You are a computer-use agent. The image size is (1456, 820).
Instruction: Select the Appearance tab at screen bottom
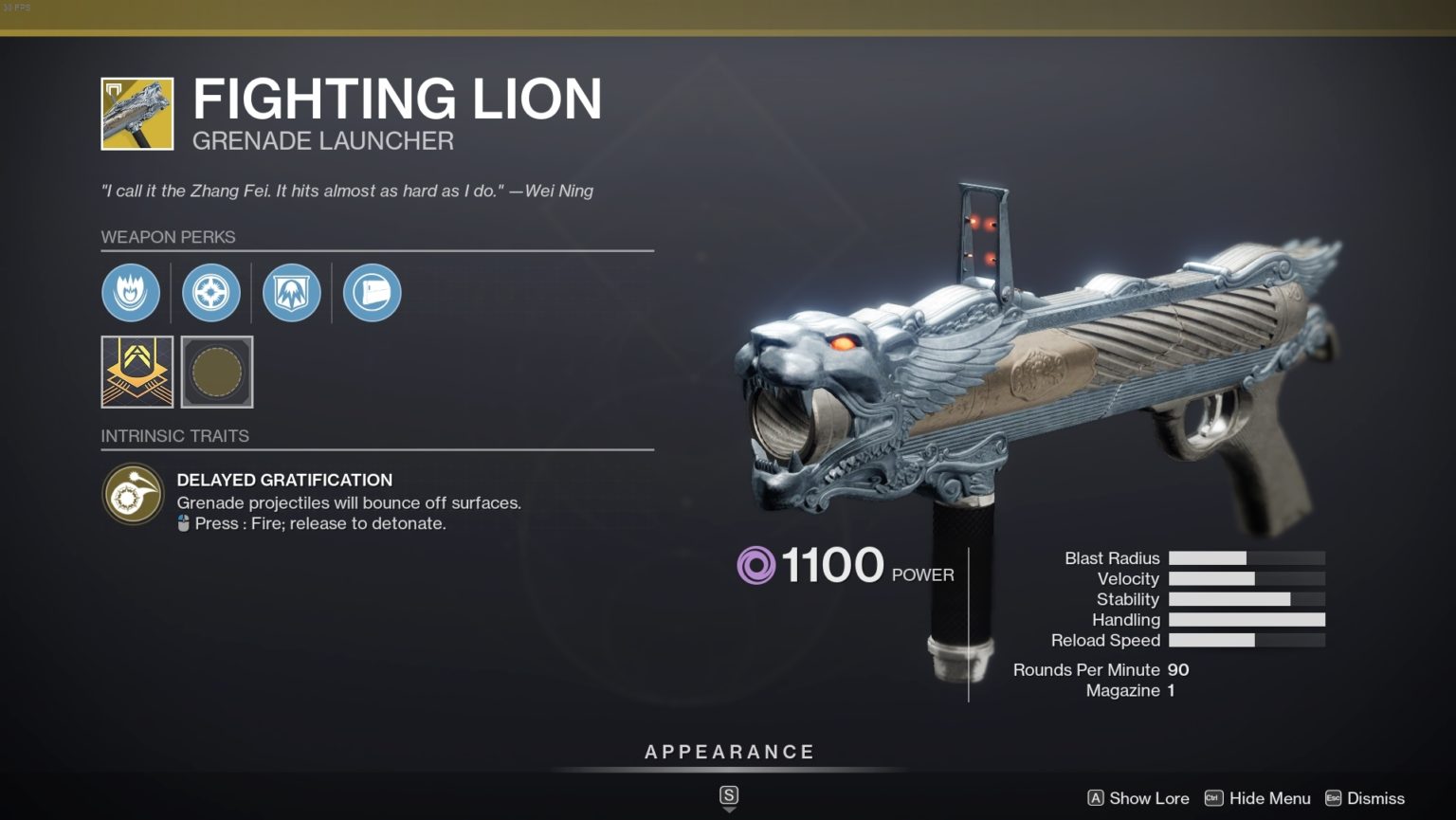tap(729, 751)
